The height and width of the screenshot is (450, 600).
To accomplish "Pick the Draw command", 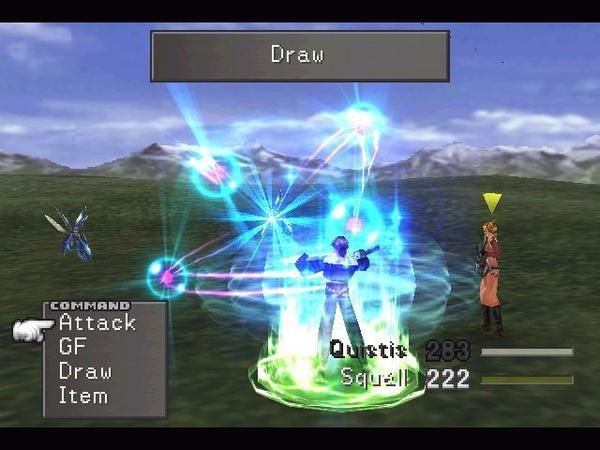I will point(84,371).
